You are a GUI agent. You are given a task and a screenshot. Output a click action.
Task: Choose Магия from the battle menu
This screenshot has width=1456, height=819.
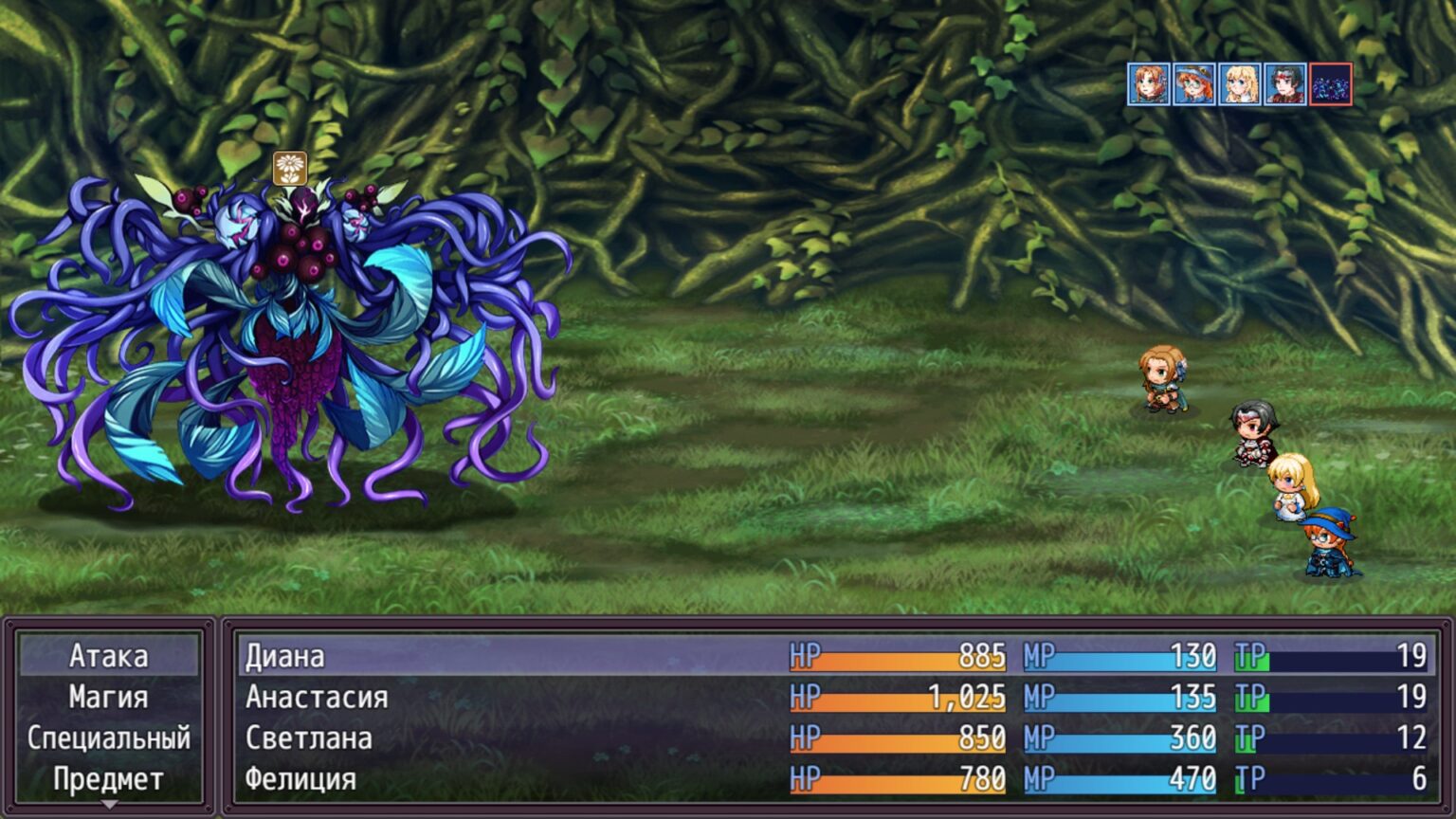click(109, 698)
